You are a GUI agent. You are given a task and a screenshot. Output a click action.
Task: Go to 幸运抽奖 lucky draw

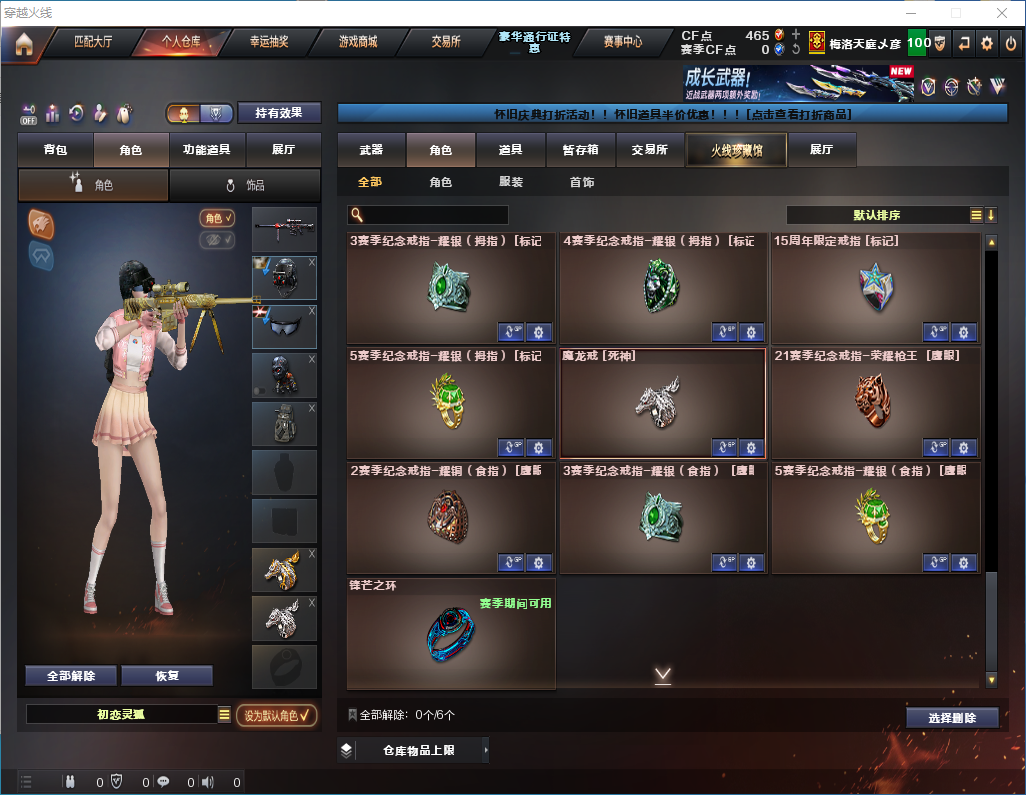[x=269, y=42]
